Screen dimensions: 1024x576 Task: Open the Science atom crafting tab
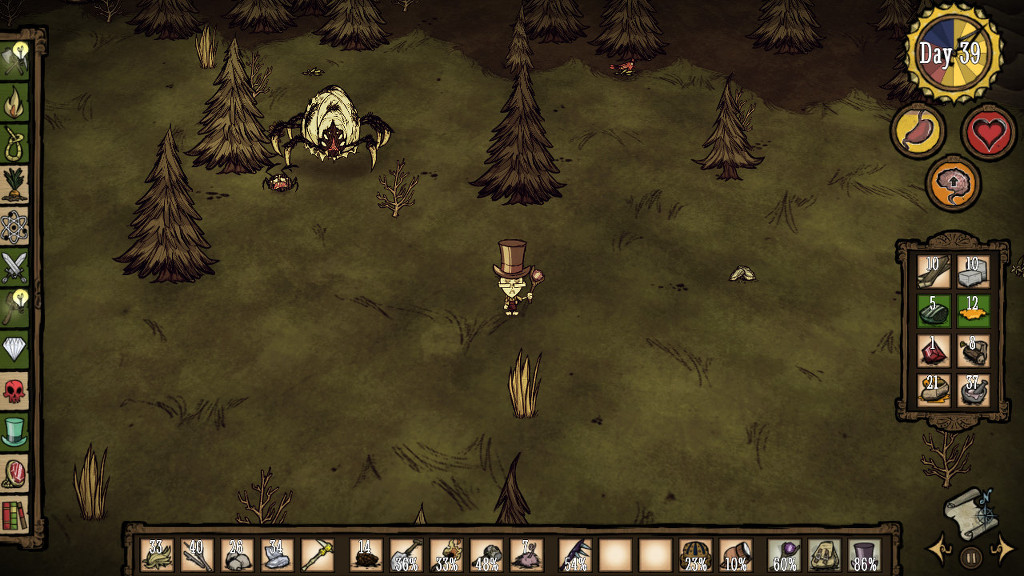15,227
